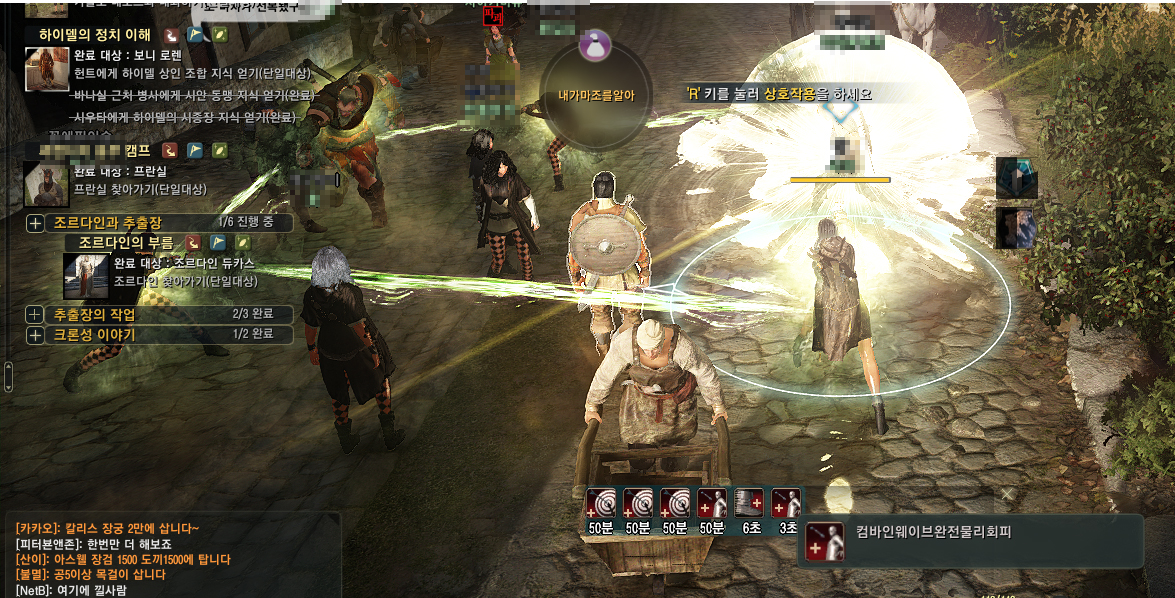The height and width of the screenshot is (598, 1175).
Task: Click the green leaf icon beside 하이델의 정치 이해
Action: [220, 35]
